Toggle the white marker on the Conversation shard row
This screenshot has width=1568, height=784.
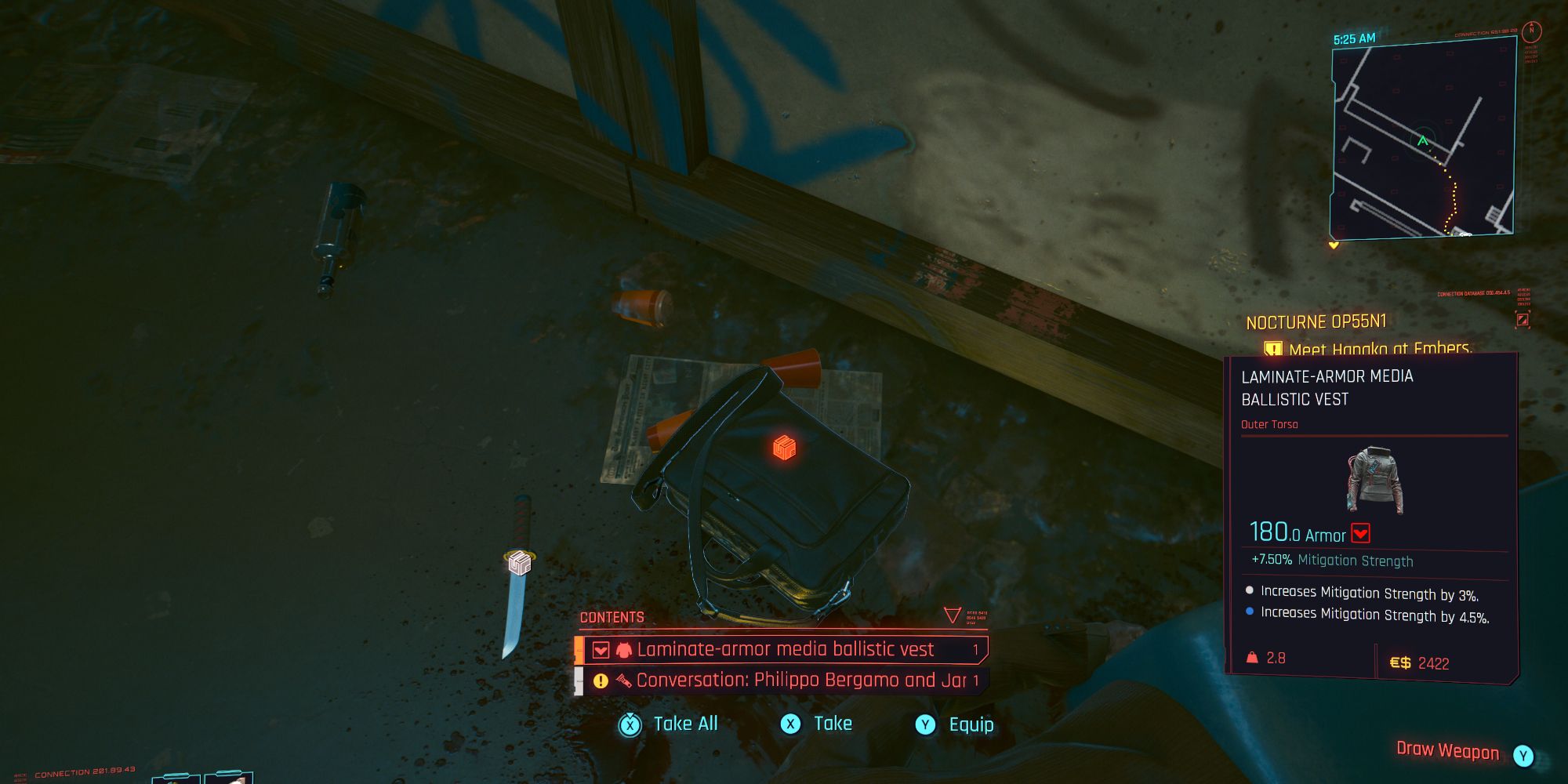coord(578,680)
